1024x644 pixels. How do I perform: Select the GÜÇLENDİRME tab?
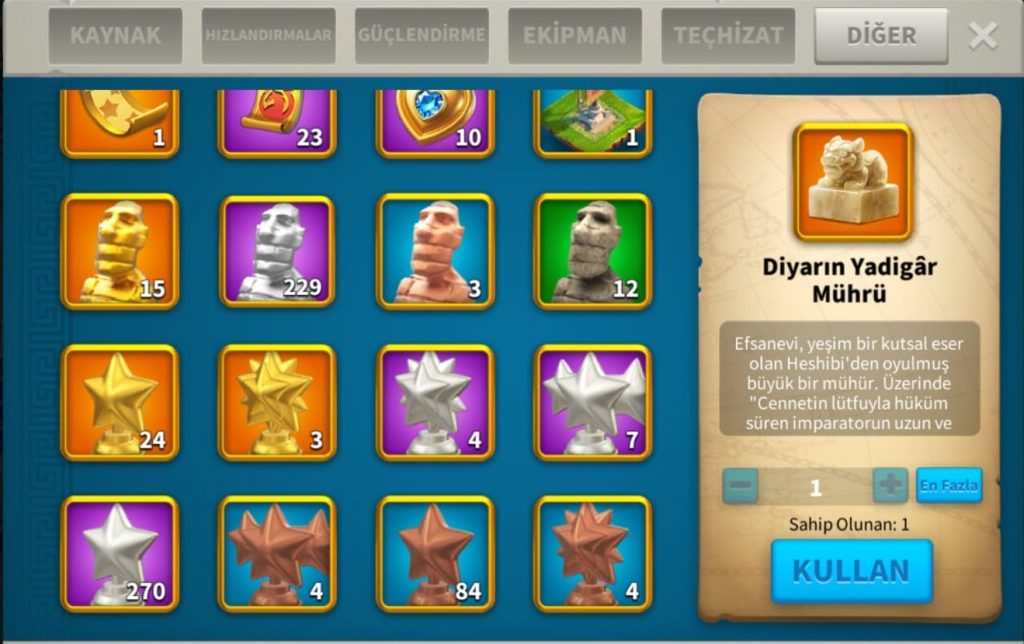(x=421, y=36)
